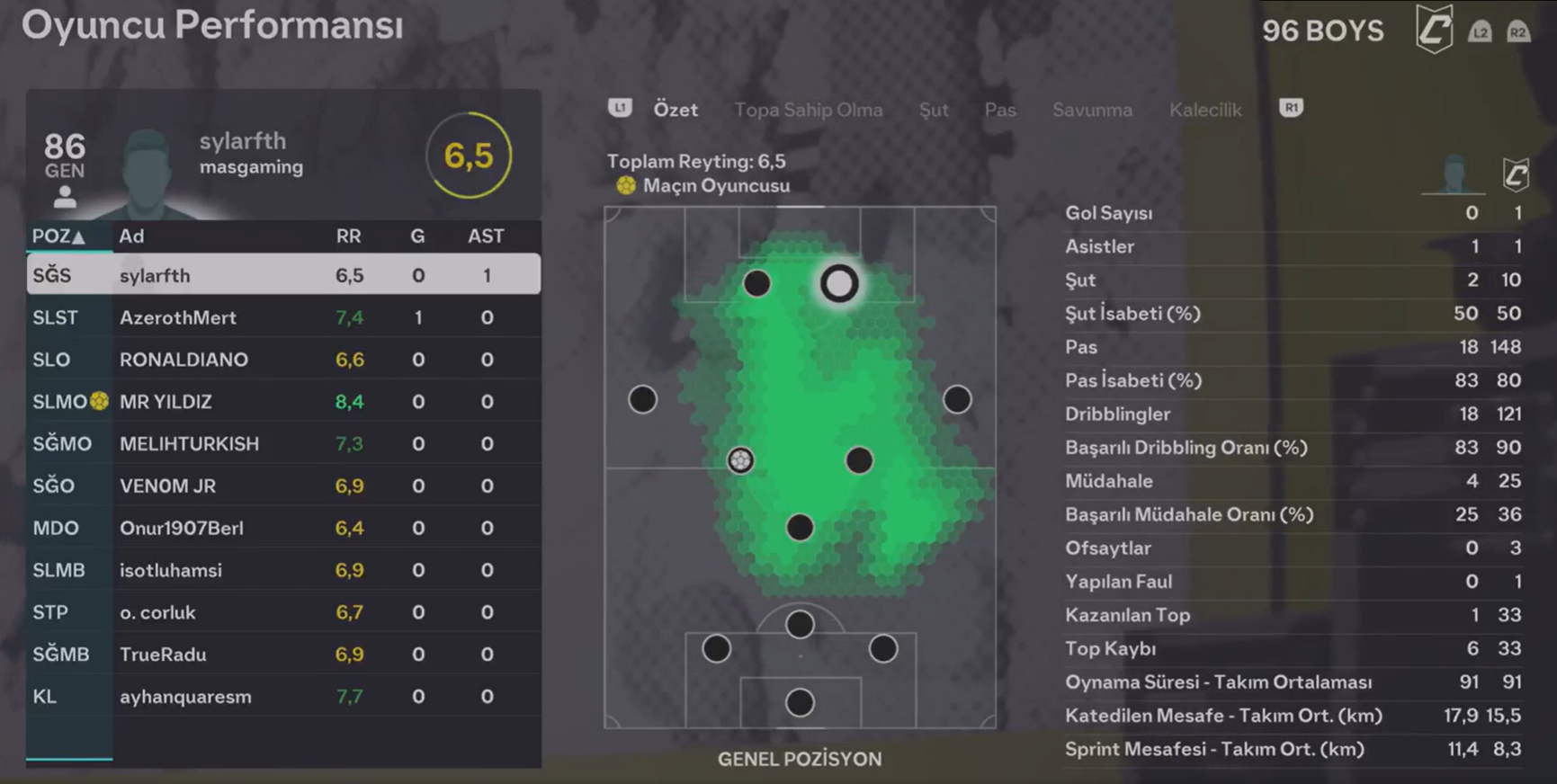
Task: Select goalkeeper ayhanquaresm row
Action: click(x=283, y=697)
